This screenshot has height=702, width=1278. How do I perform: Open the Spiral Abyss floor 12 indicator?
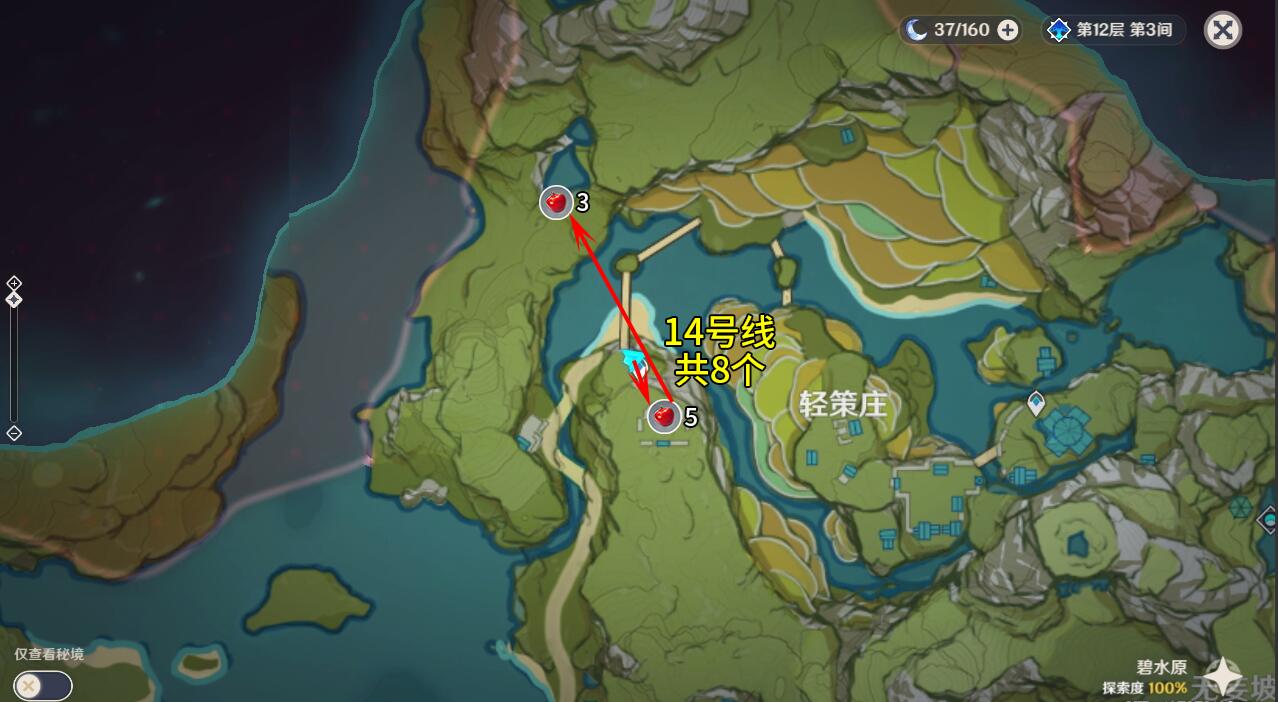(x=1111, y=30)
